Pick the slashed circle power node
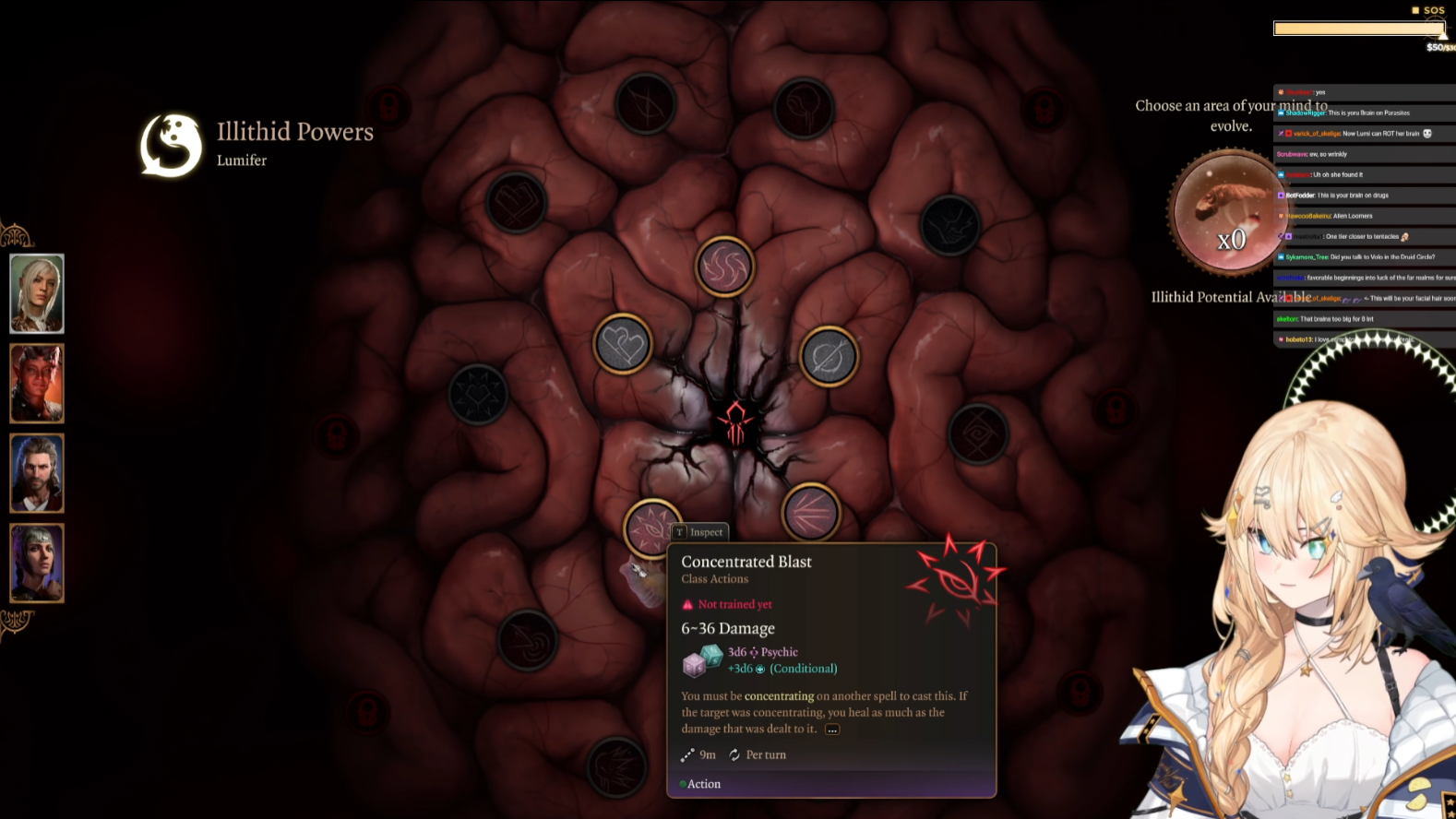 (829, 357)
